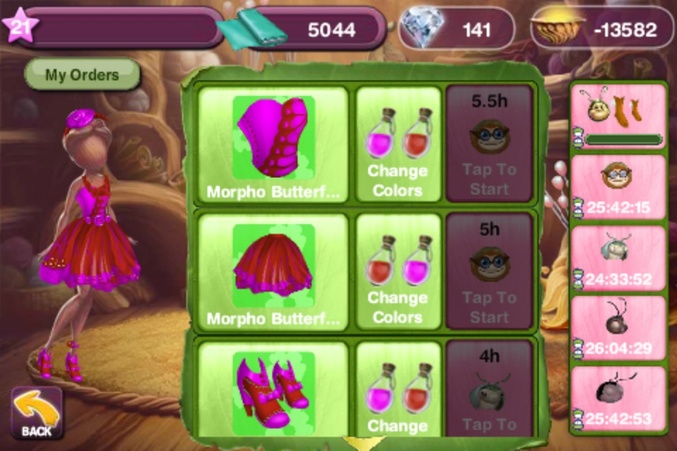Select the pink high-heel shoes item

click(273, 390)
